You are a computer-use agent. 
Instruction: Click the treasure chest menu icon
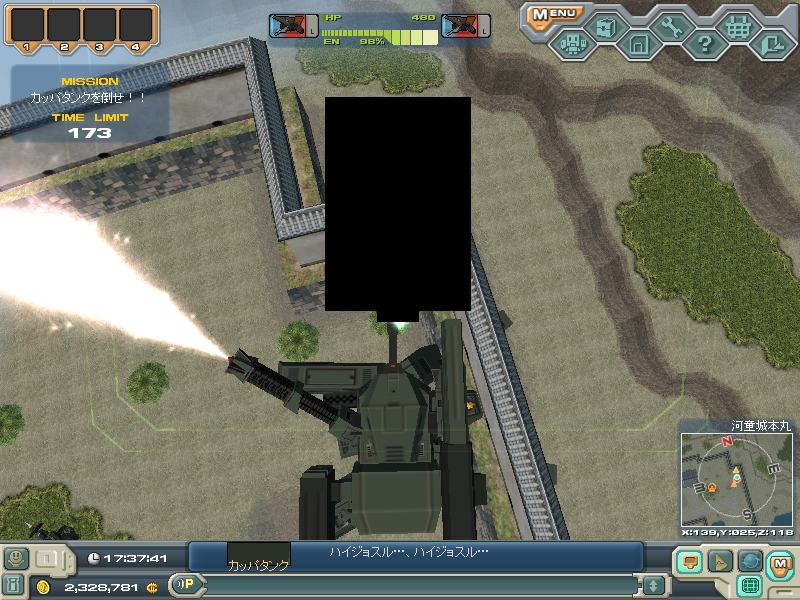coord(605,27)
